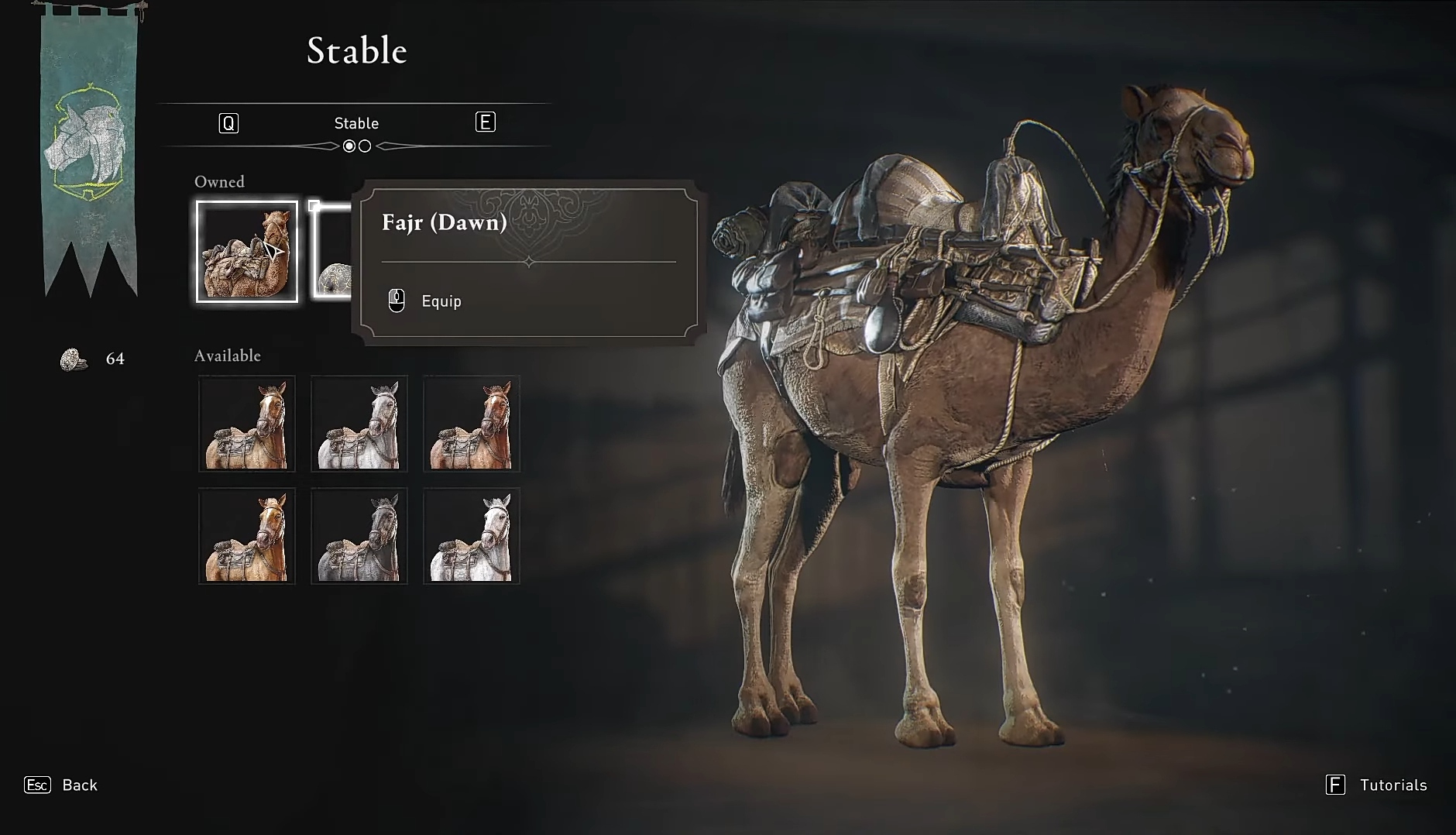Click the Esc key icon next to Back
1456x835 pixels.
pos(36,785)
